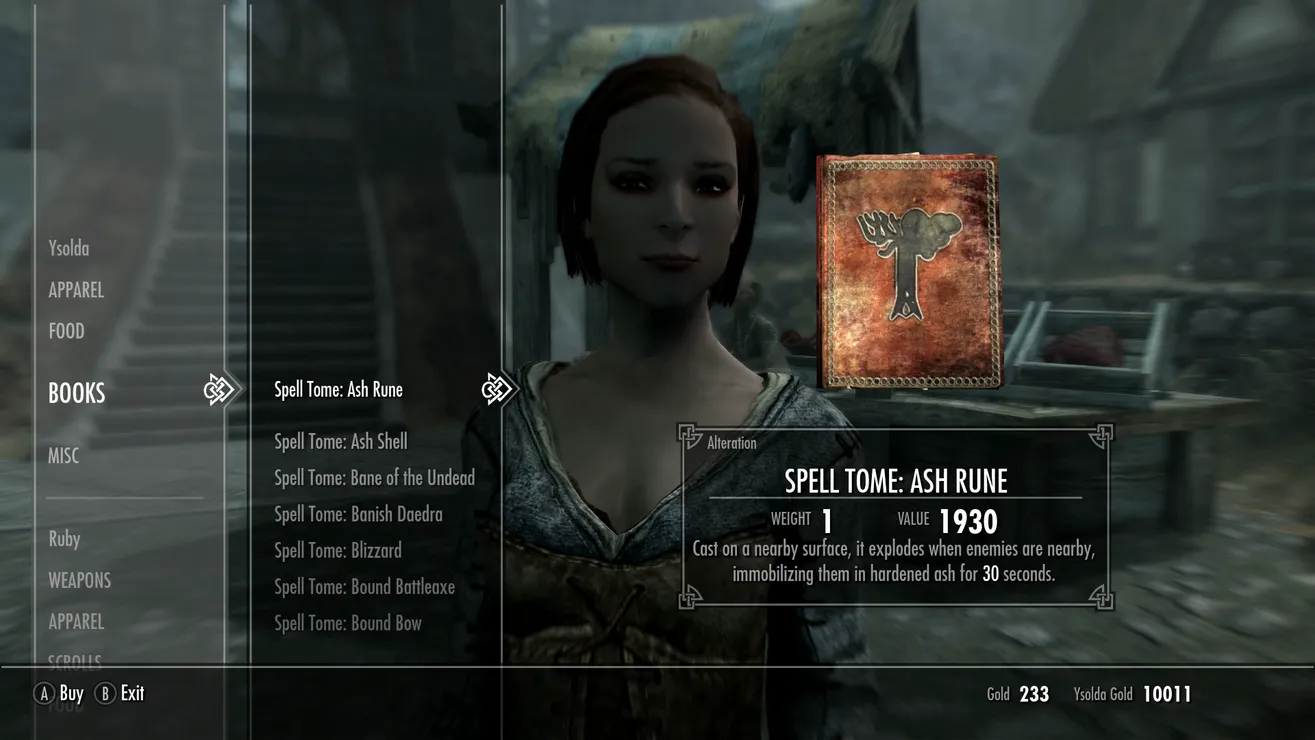Select Spell Tome: Bound Battleaxe
This screenshot has height=740, width=1315.
click(364, 587)
